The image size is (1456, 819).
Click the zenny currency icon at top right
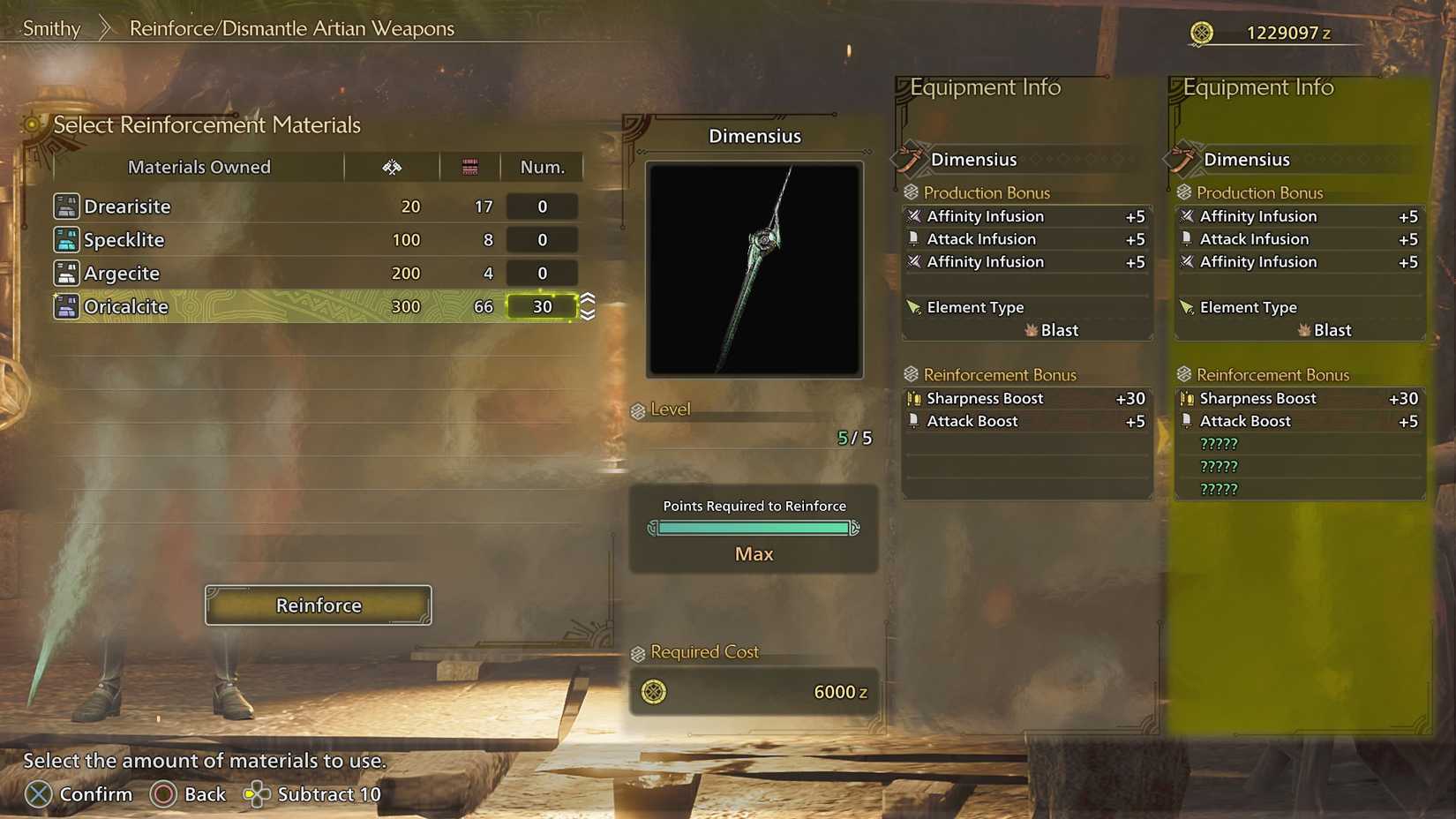[1202, 32]
